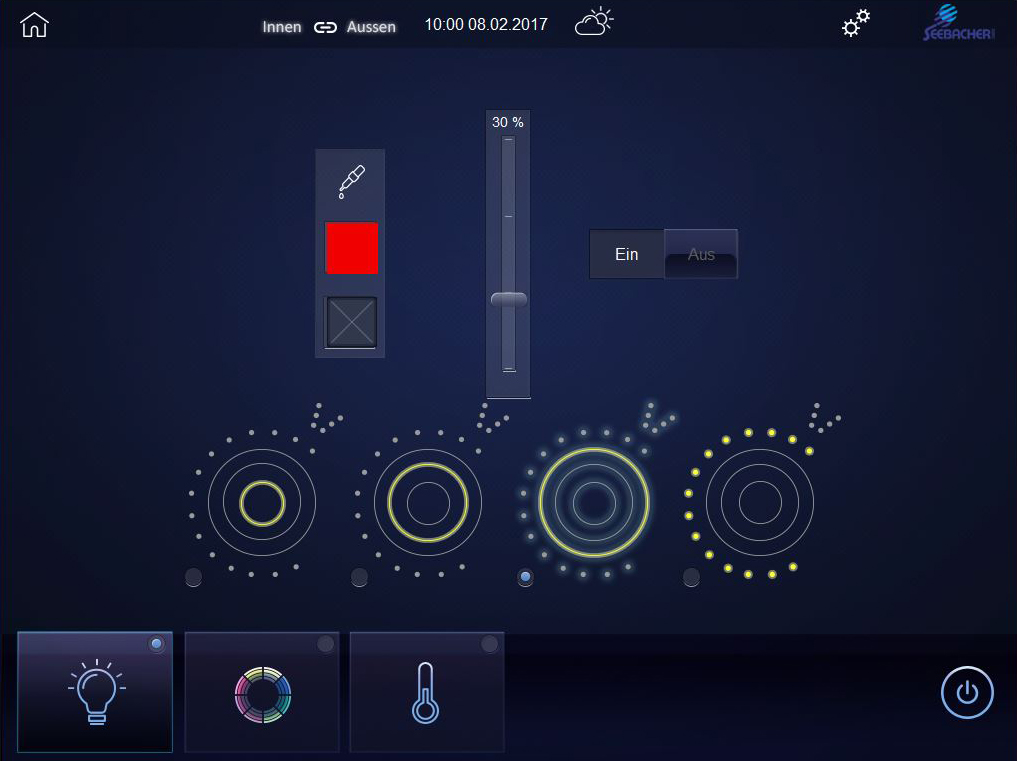This screenshot has height=761, width=1017.
Task: Activate the eyedropper color picker
Action: pyautogui.click(x=351, y=181)
